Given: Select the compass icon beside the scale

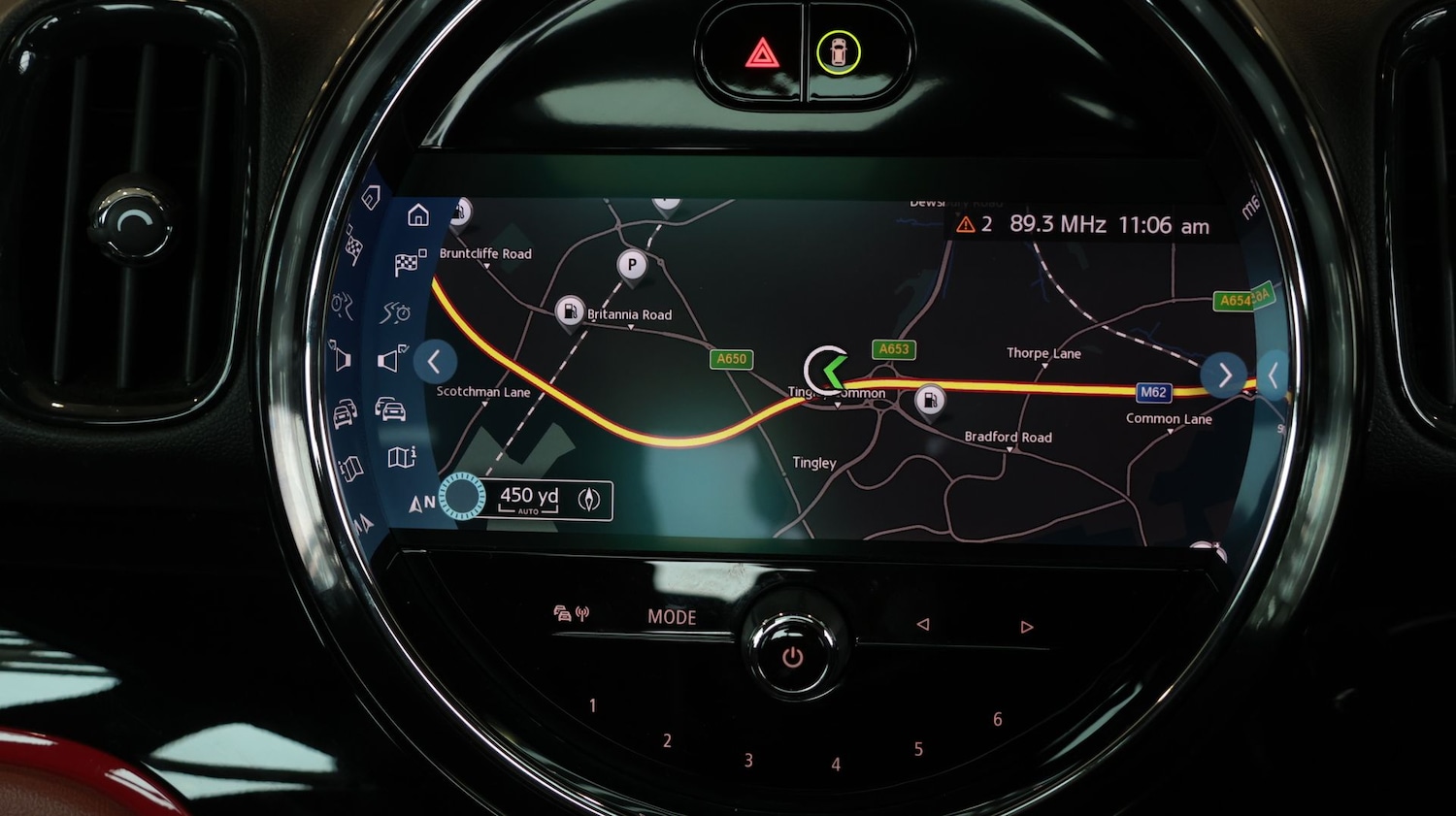Looking at the screenshot, I should click(589, 500).
